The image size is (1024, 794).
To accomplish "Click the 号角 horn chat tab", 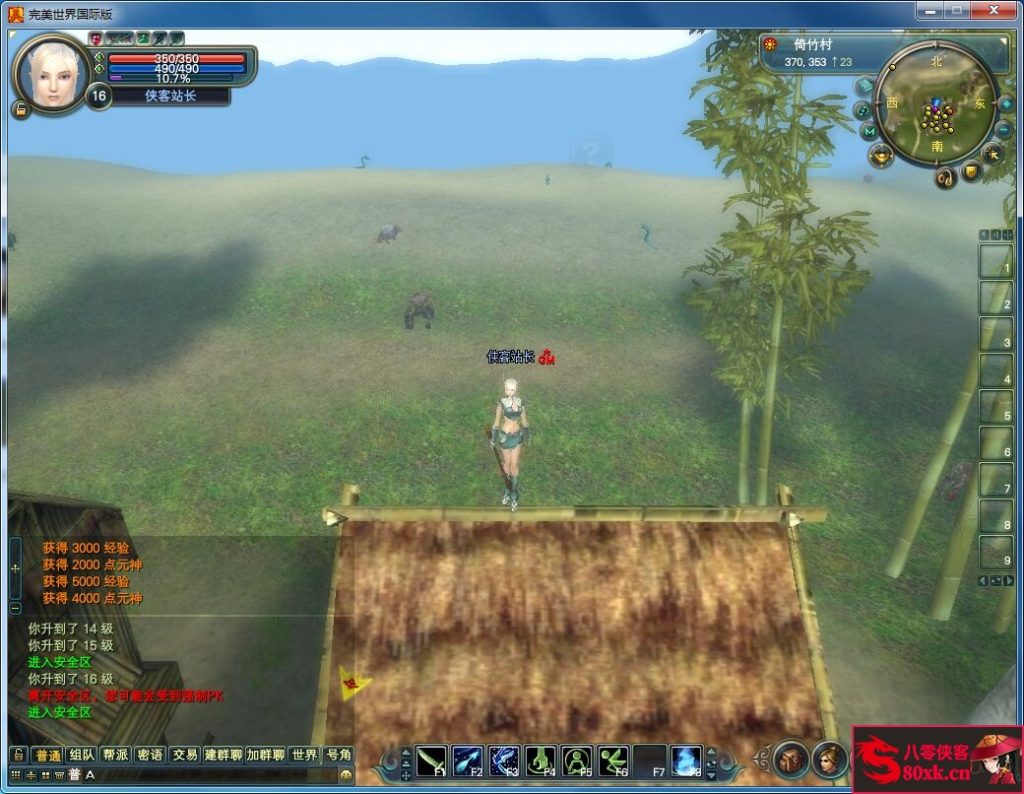I will pyautogui.click(x=338, y=754).
